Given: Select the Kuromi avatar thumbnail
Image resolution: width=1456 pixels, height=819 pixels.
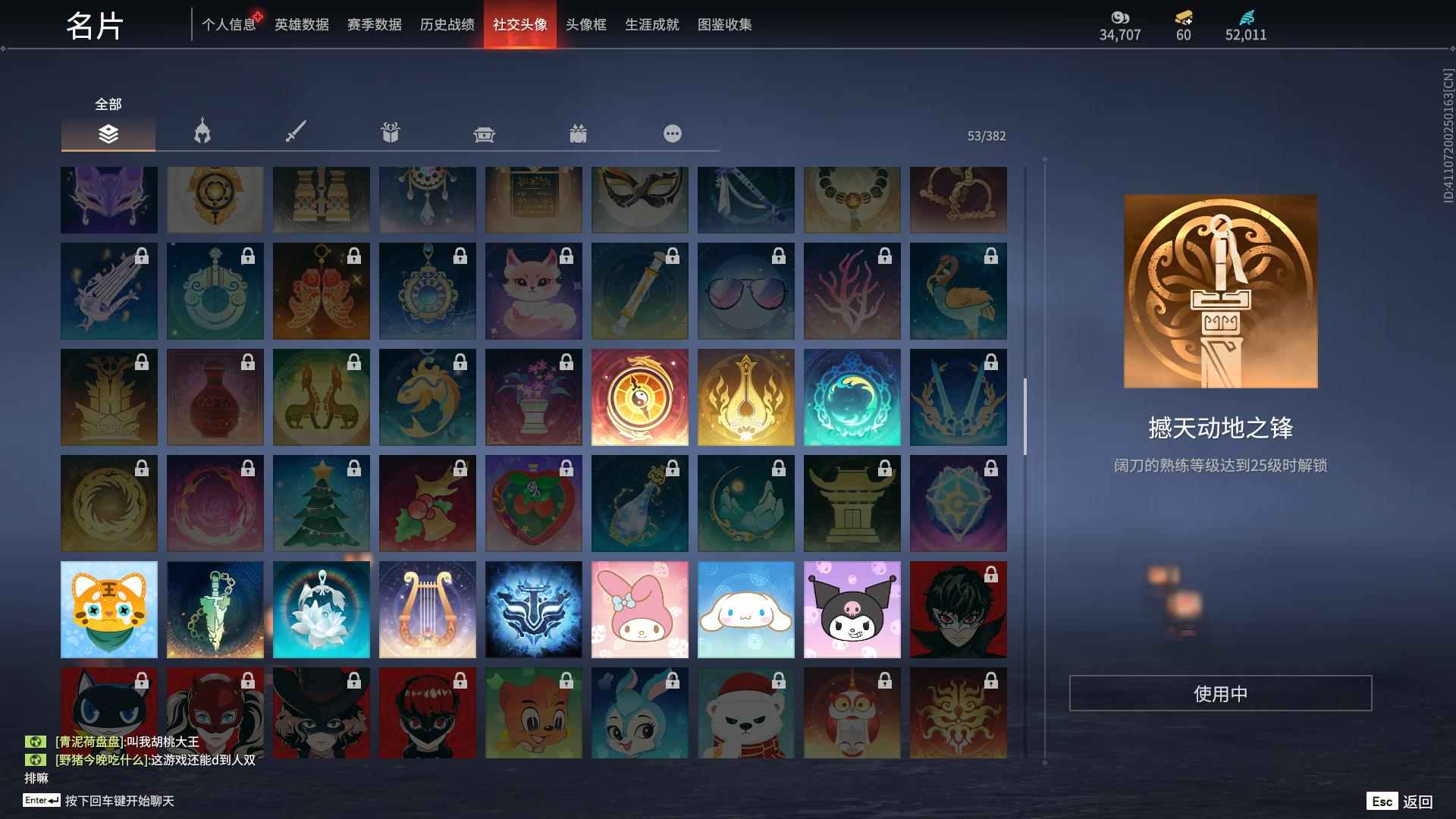Looking at the screenshot, I should point(852,609).
